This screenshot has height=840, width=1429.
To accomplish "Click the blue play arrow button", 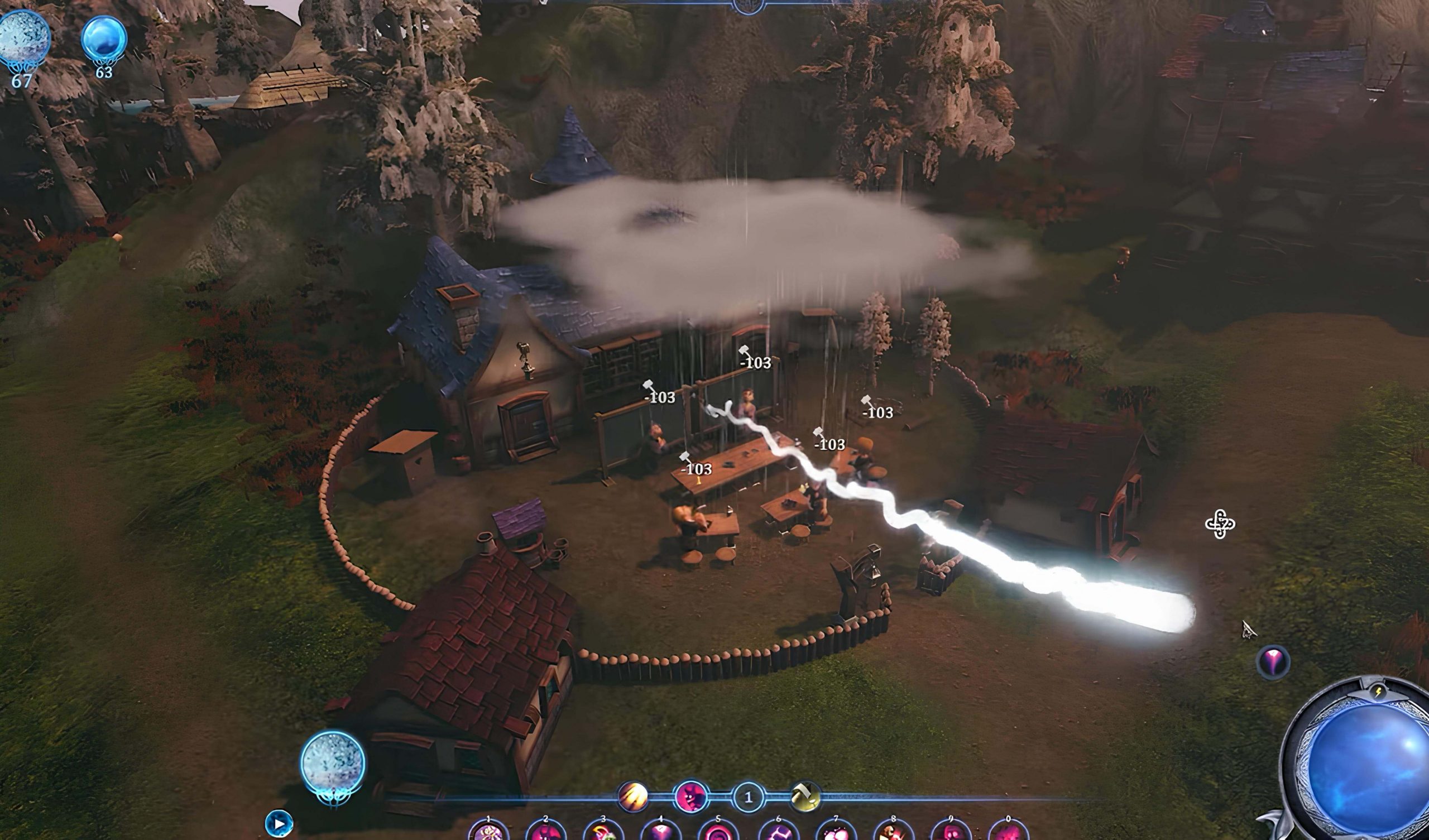I will coord(279,823).
